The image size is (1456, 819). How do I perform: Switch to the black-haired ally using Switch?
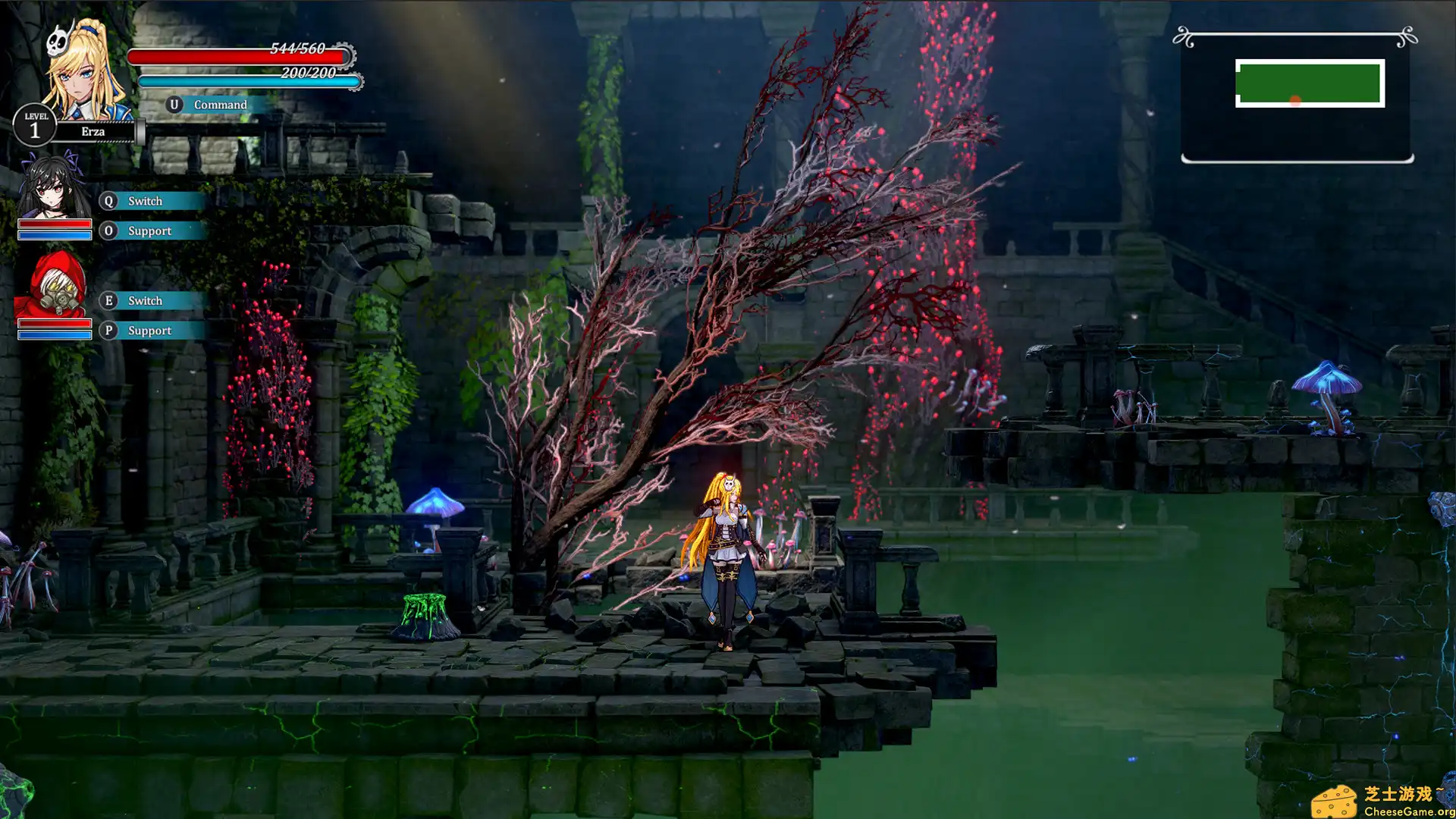tap(145, 201)
